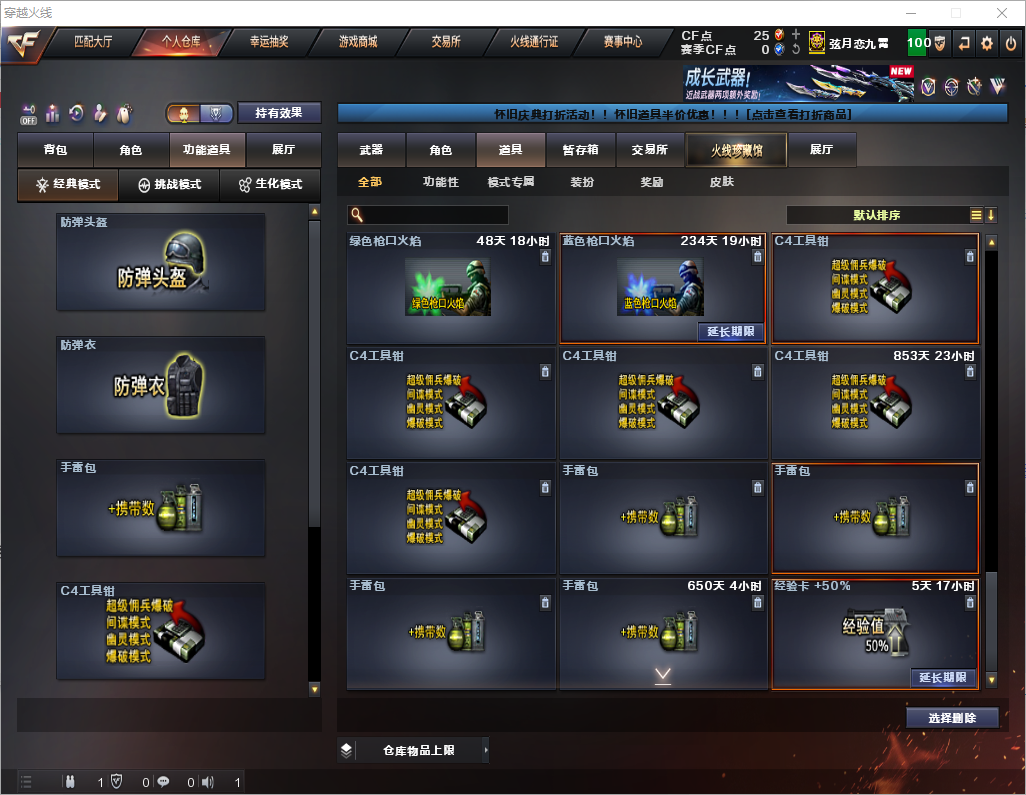Open the 武器 weapons storage tab
This screenshot has width=1026, height=795.
372,150
